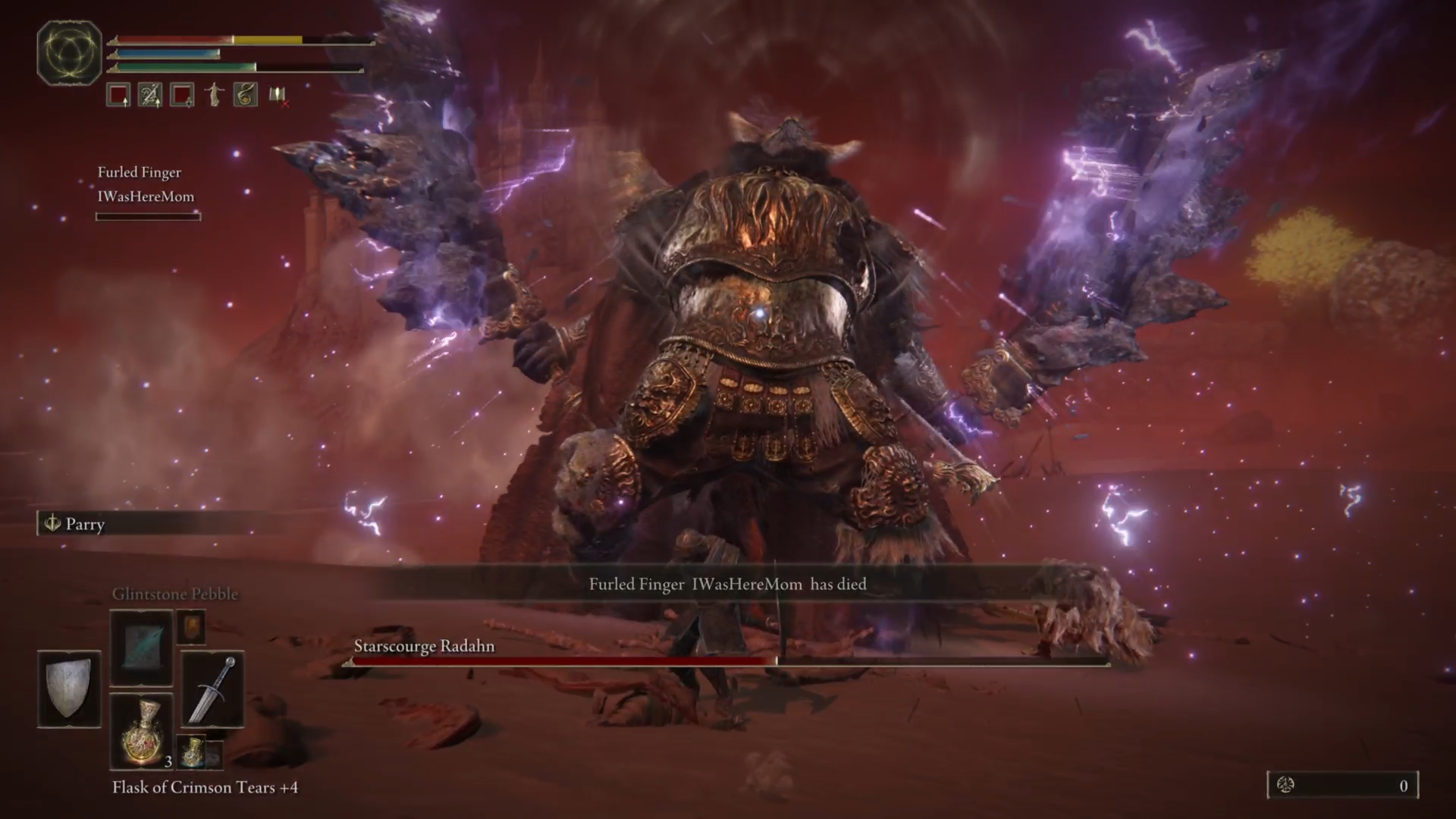Click the Parry skill shield icon
The height and width of the screenshot is (819, 1456).
[x=53, y=524]
